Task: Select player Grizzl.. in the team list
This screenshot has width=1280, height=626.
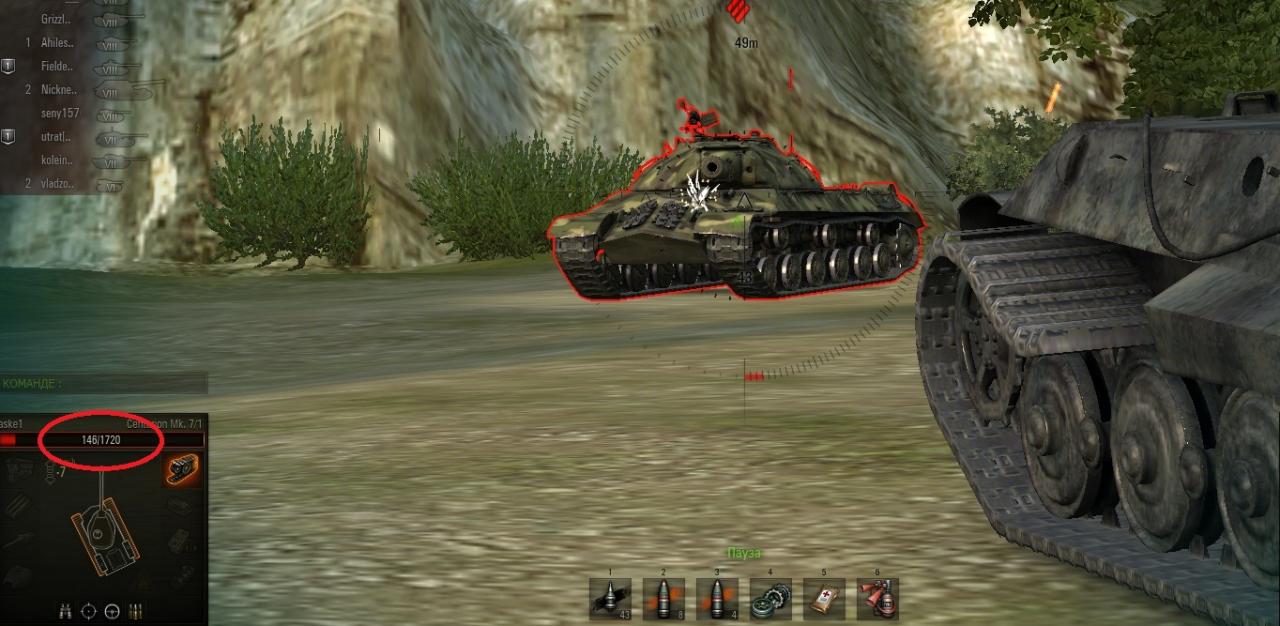Action: [x=57, y=19]
